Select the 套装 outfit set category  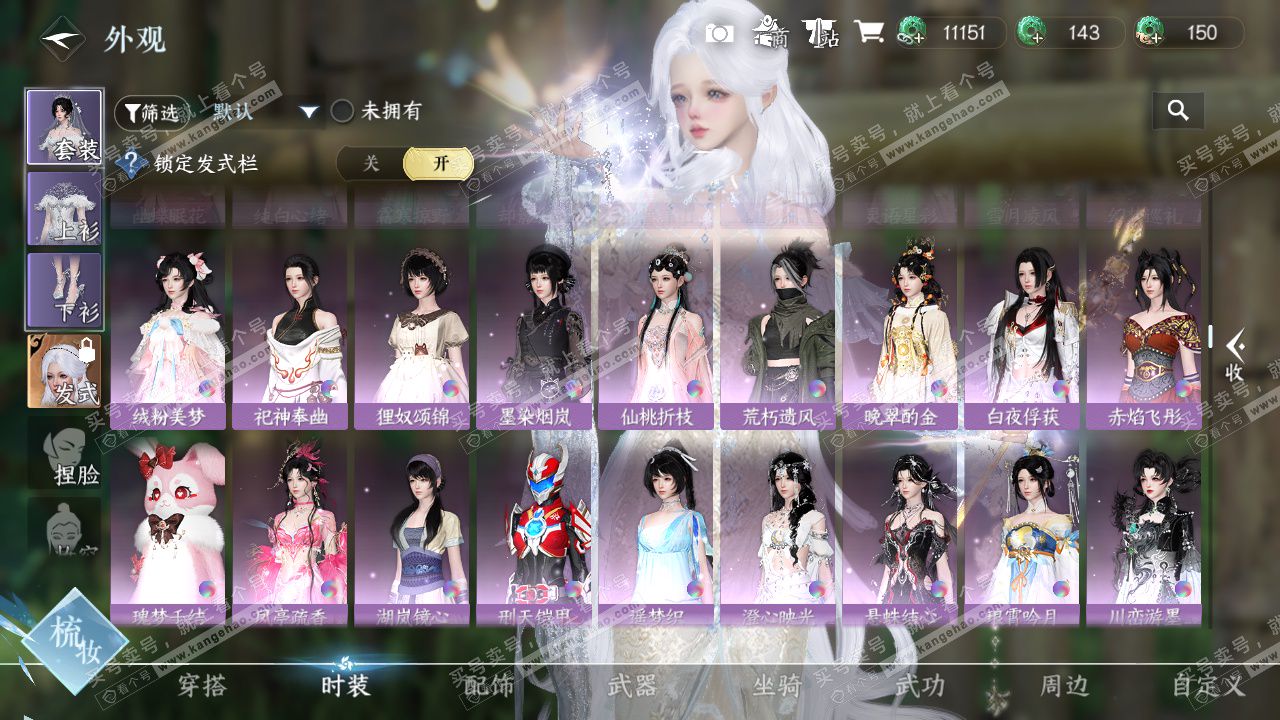click(64, 127)
